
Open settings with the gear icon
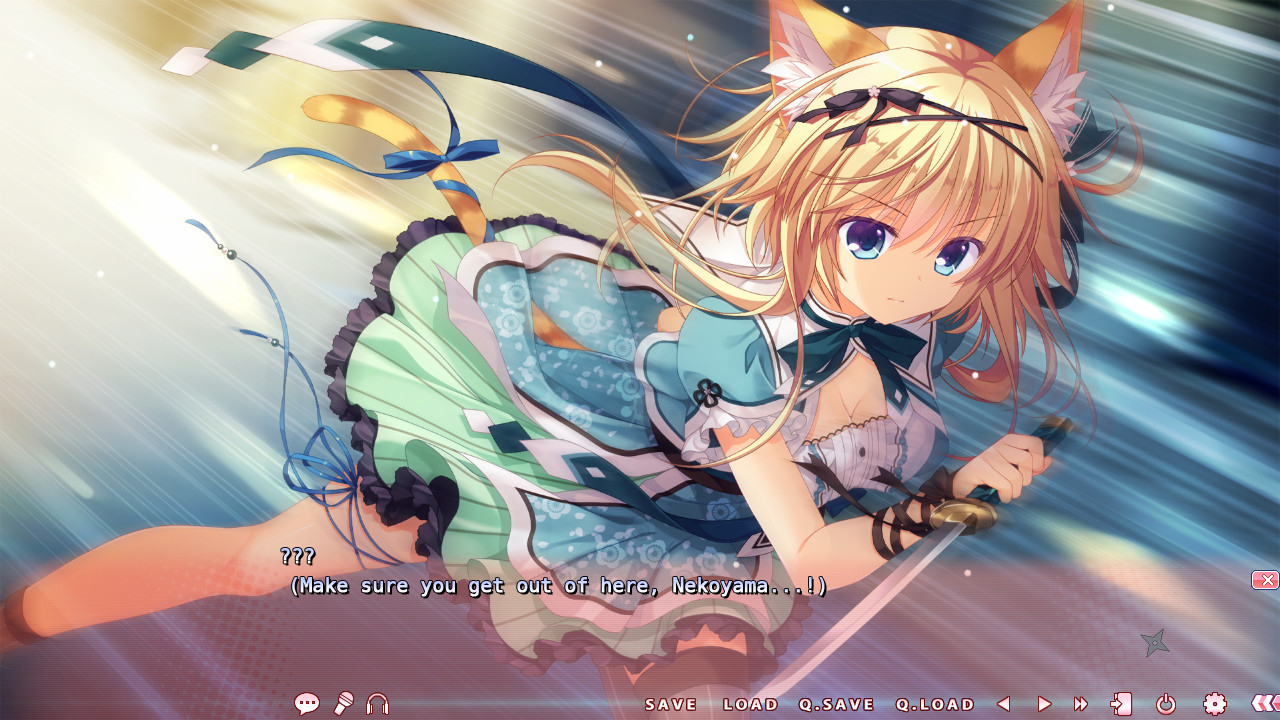click(1215, 704)
